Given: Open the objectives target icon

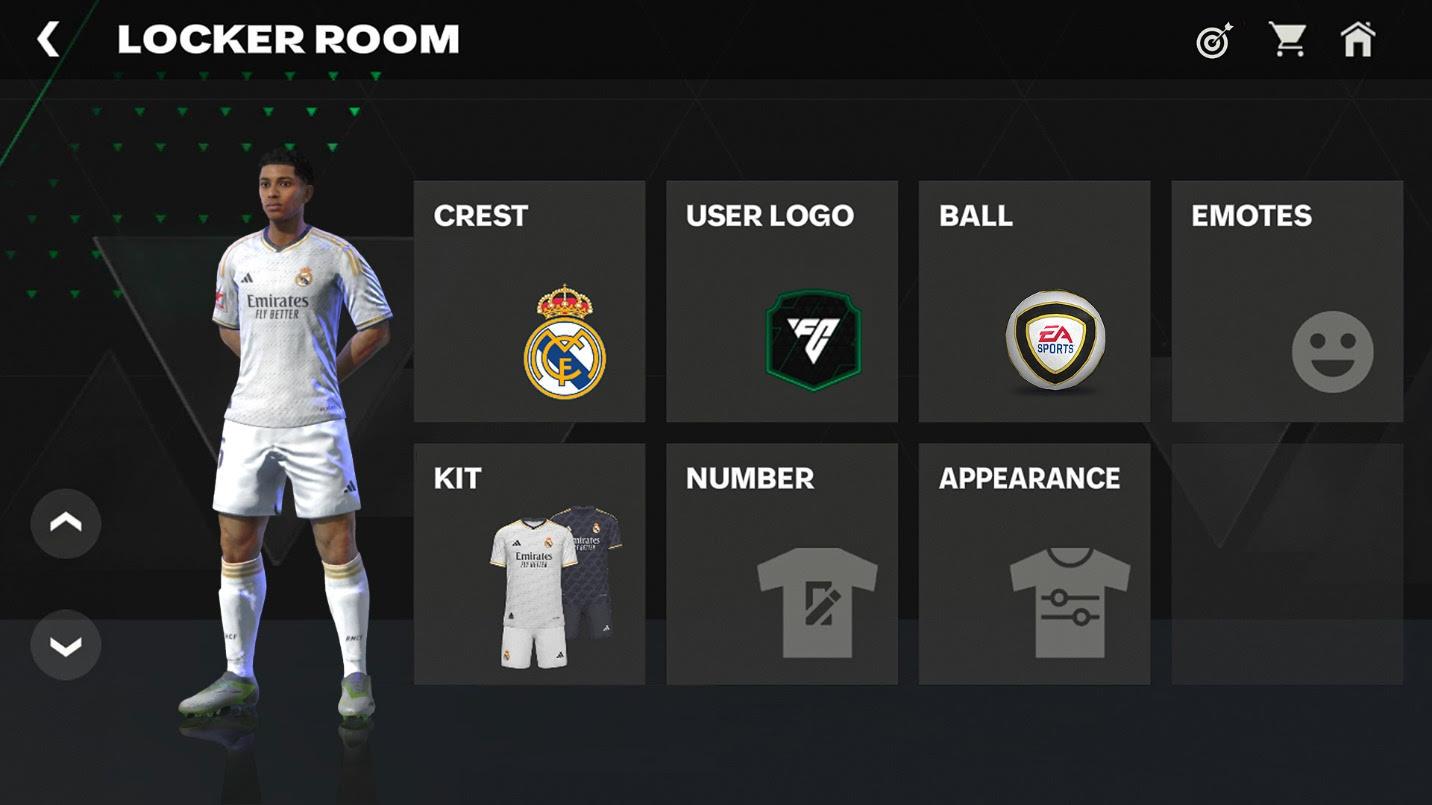Looking at the screenshot, I should click(x=1211, y=39).
